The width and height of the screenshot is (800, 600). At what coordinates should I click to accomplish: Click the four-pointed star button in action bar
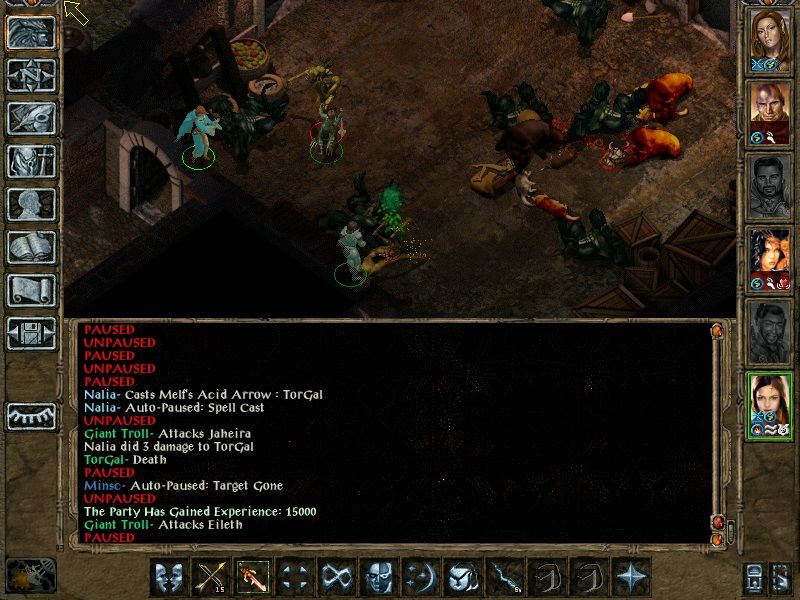(631, 577)
